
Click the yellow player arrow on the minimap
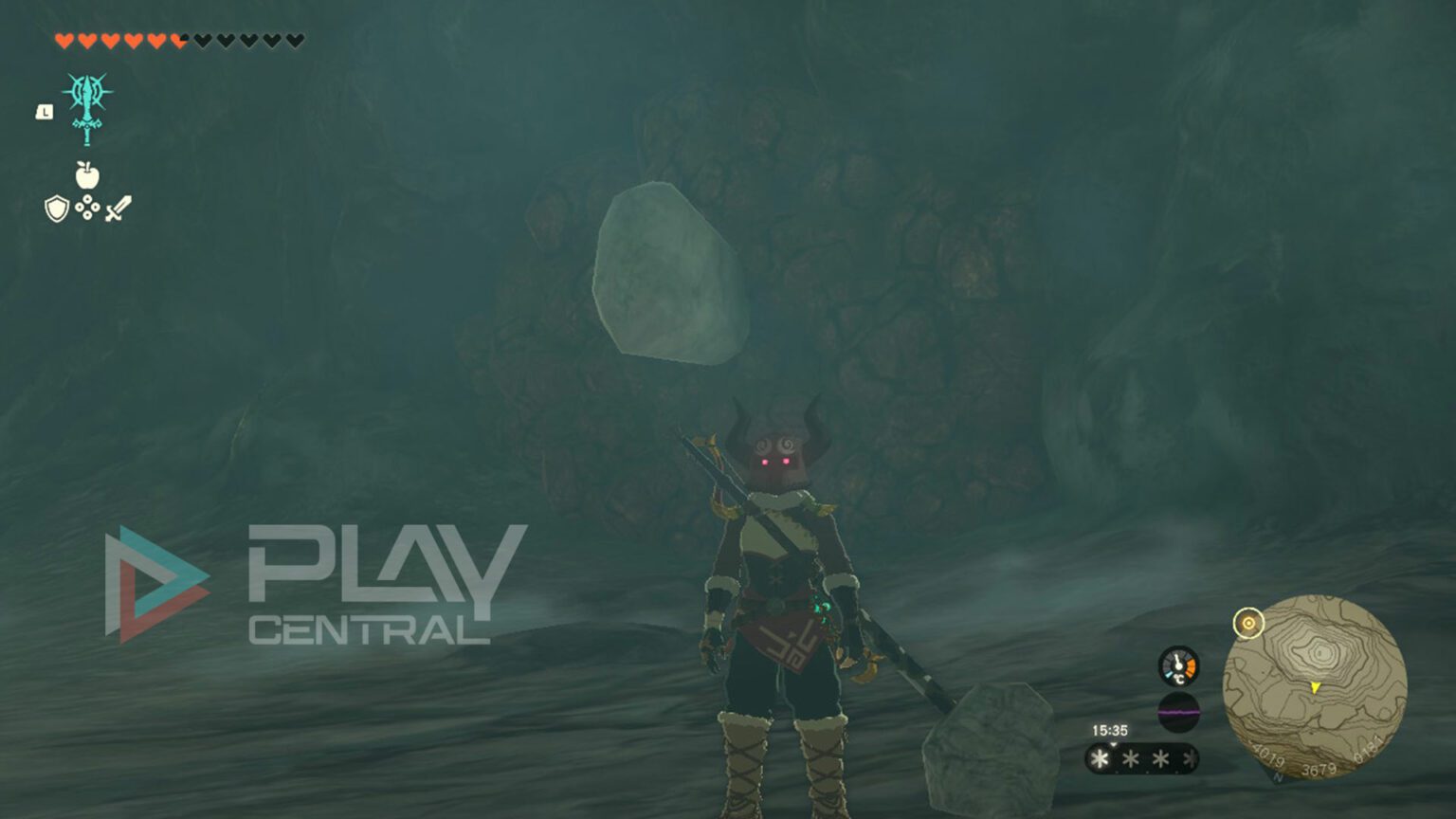click(x=1314, y=686)
